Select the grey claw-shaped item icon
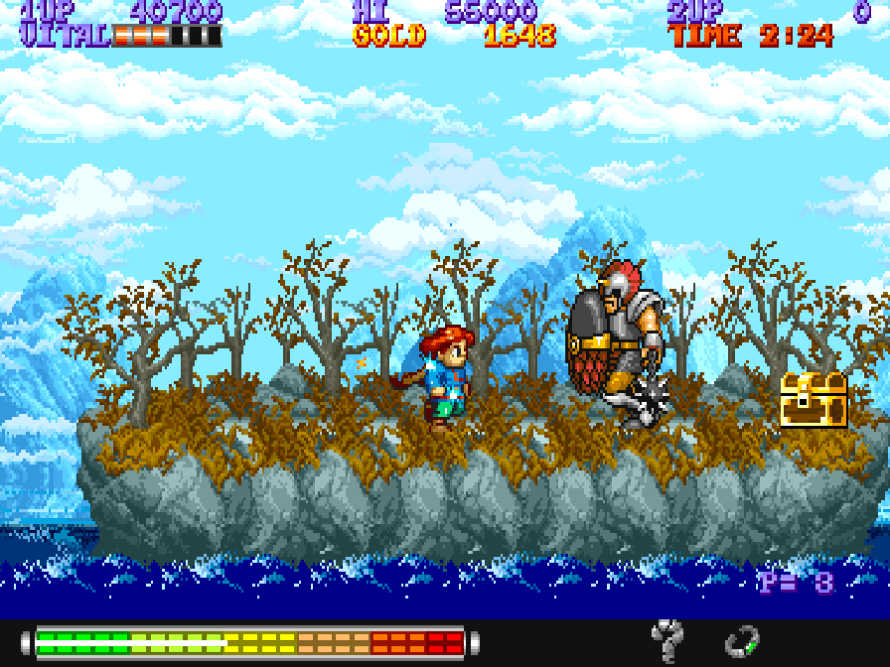Image resolution: width=890 pixels, height=667 pixels. pos(667,640)
